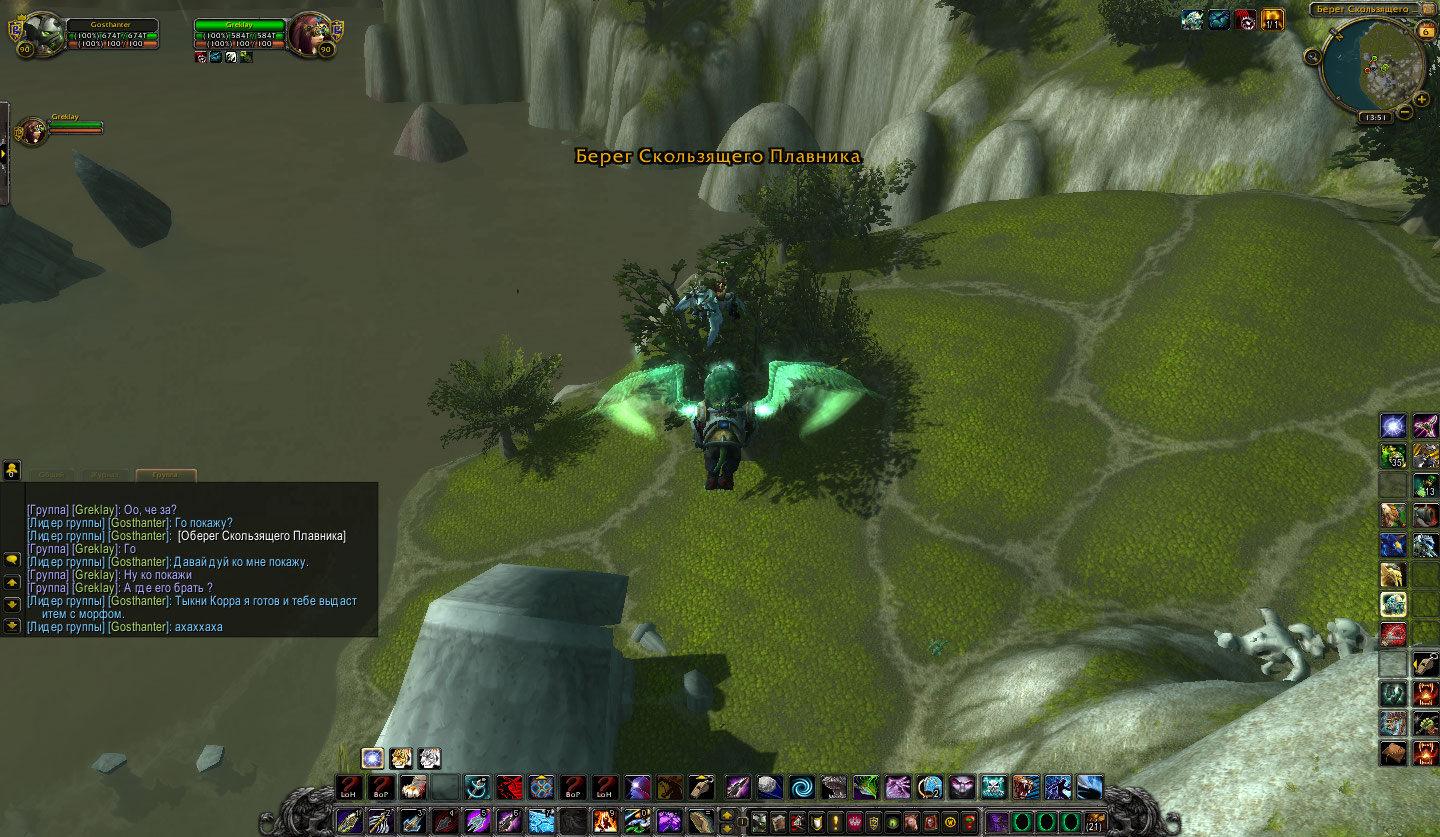Click the 13:51 clock button
The image size is (1440, 837).
pos(1375,117)
